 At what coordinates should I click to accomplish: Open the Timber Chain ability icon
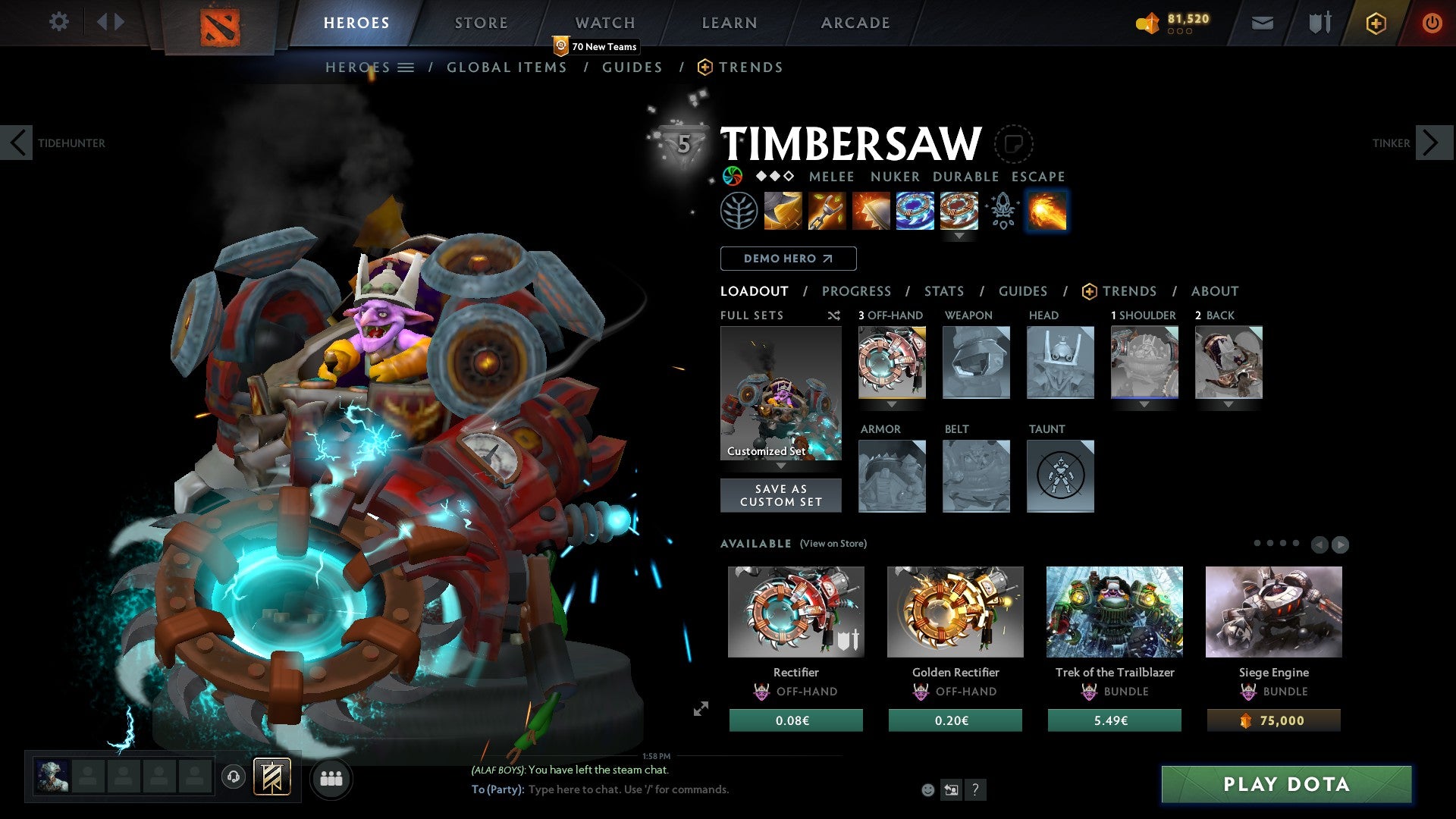827,211
